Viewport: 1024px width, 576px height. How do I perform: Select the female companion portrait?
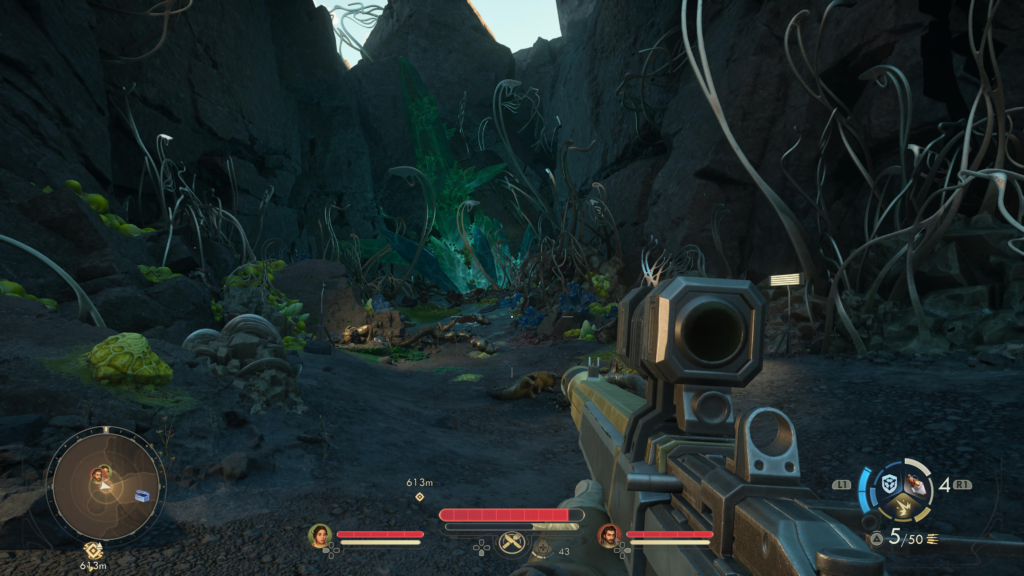coord(320,536)
